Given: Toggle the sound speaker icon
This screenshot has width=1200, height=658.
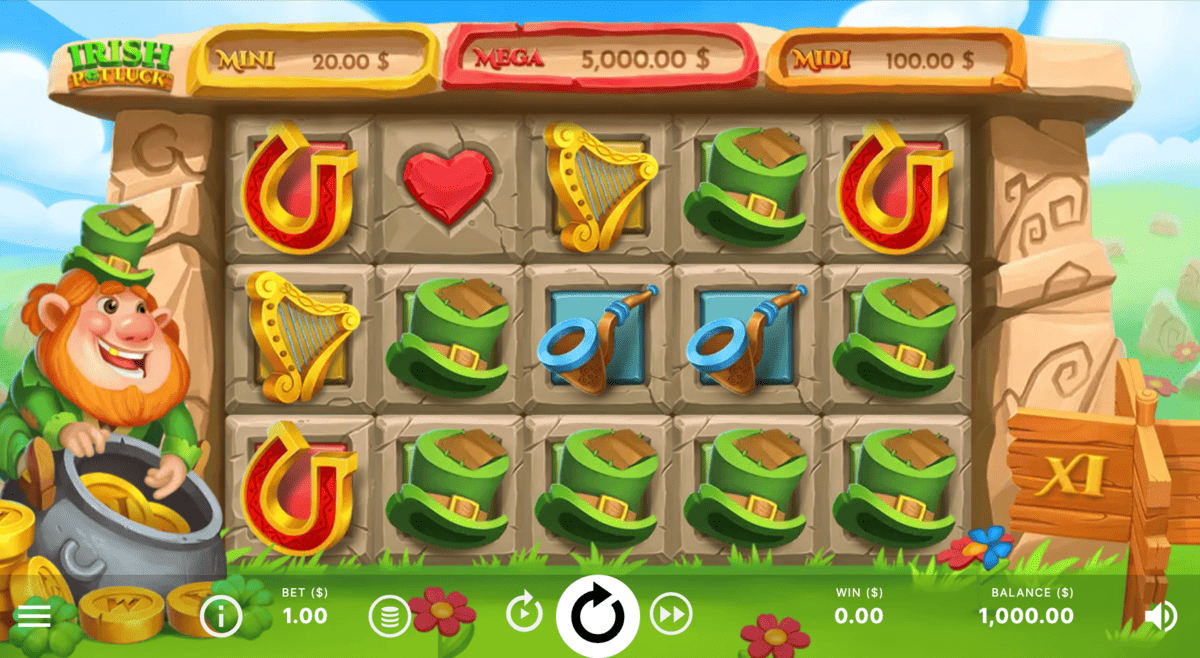Looking at the screenshot, I should 1160,616.
